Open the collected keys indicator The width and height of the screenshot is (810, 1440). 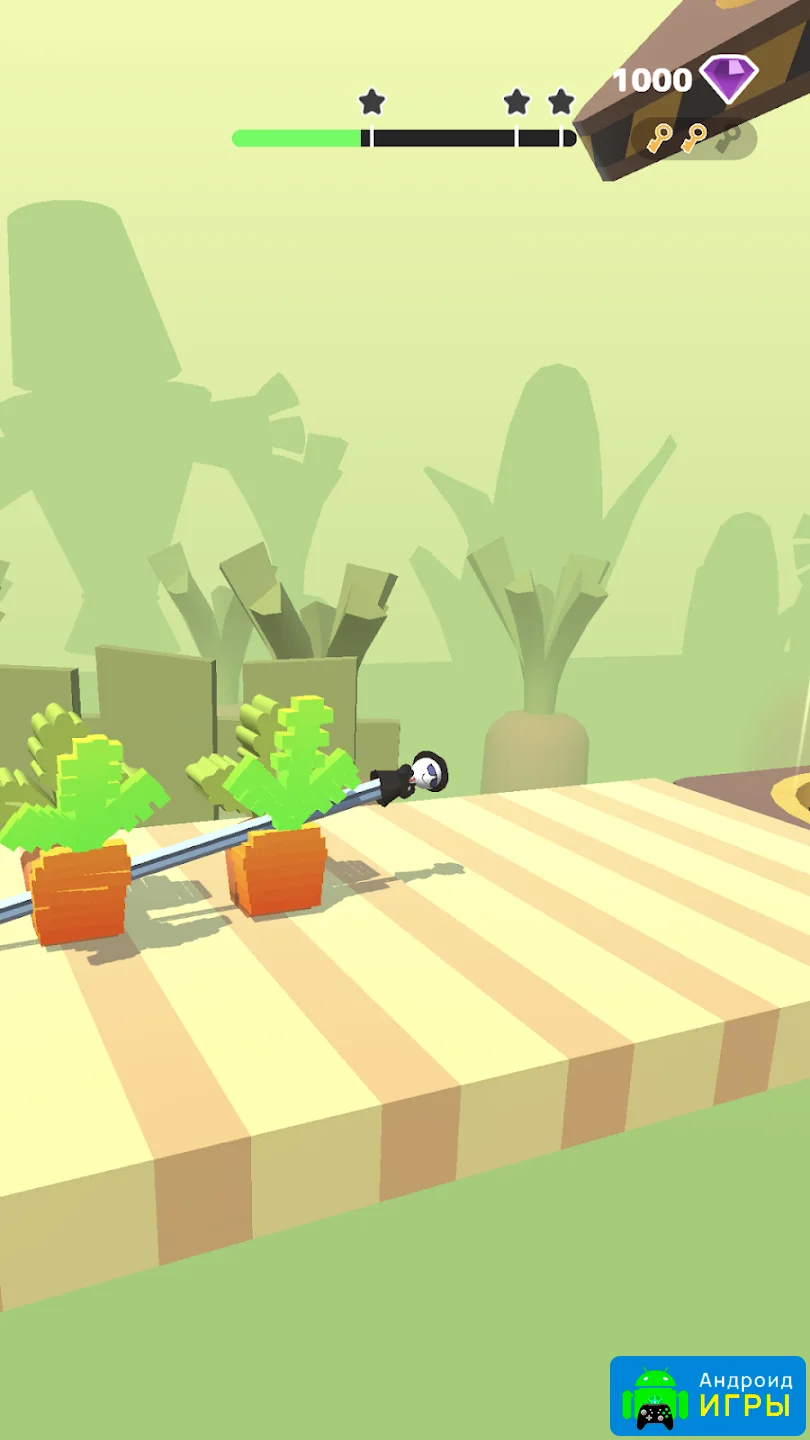point(694,138)
